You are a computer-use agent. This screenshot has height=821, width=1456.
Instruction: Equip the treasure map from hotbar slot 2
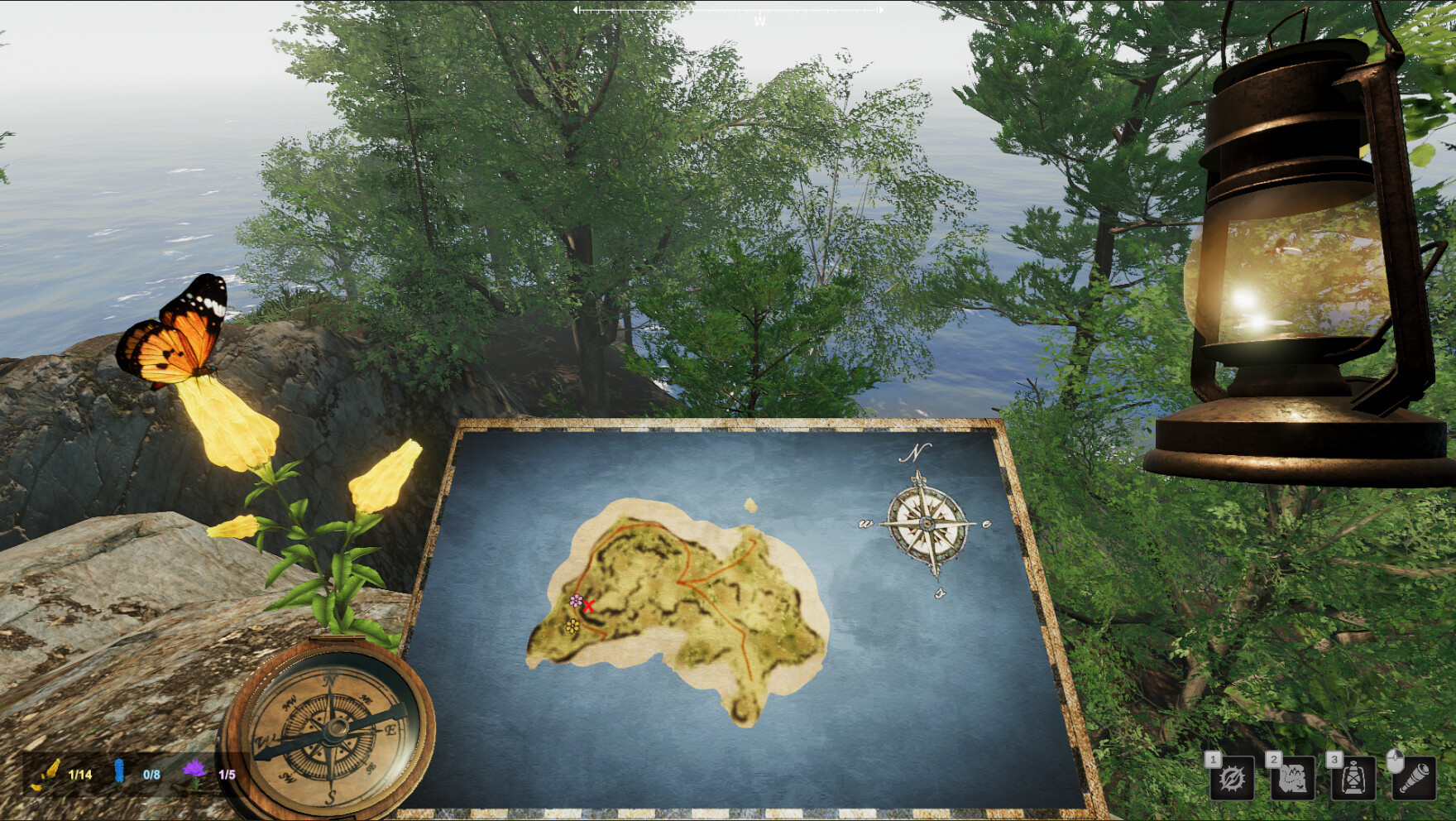click(x=1293, y=778)
